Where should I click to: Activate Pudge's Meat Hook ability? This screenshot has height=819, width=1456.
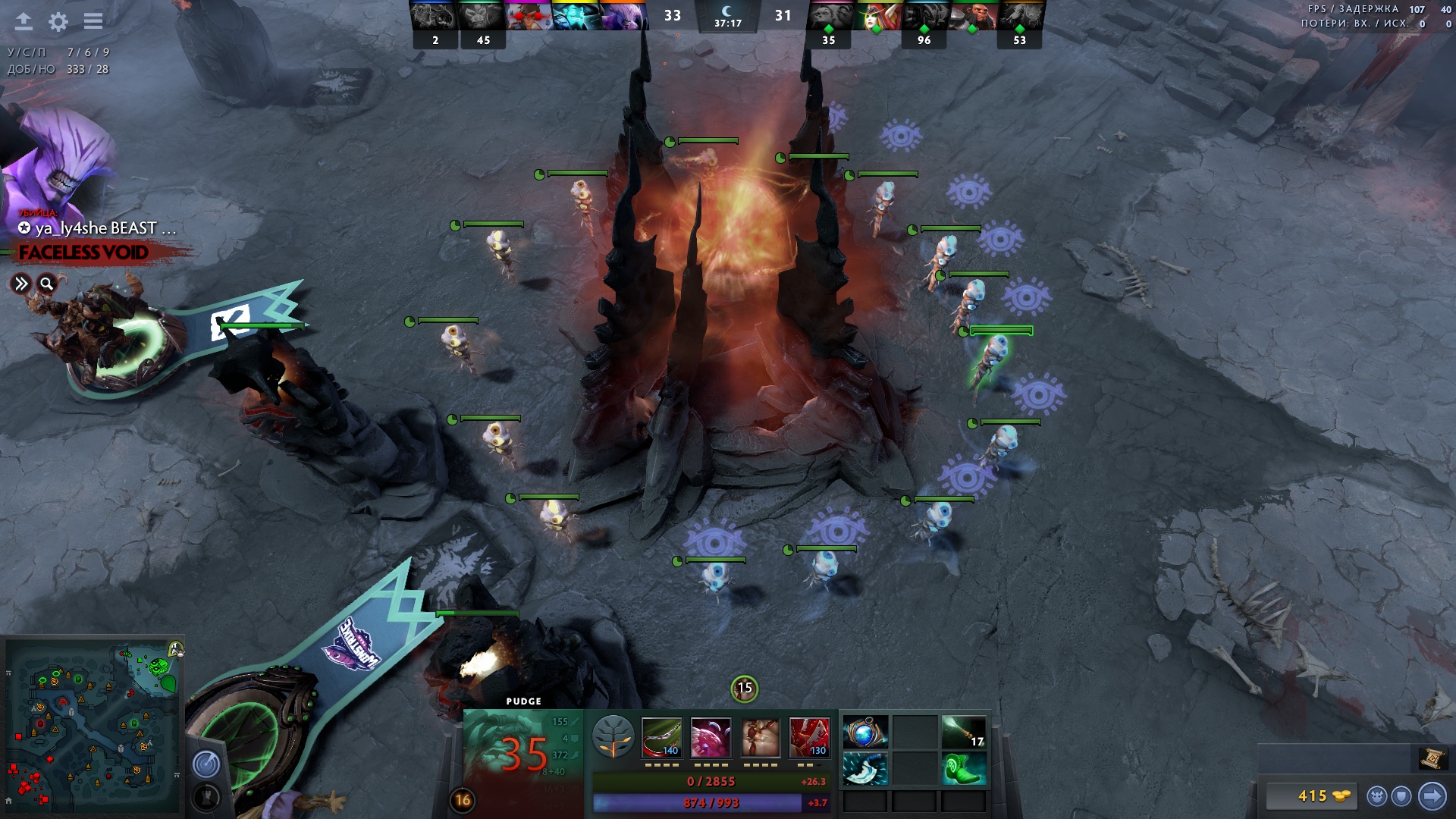click(661, 737)
